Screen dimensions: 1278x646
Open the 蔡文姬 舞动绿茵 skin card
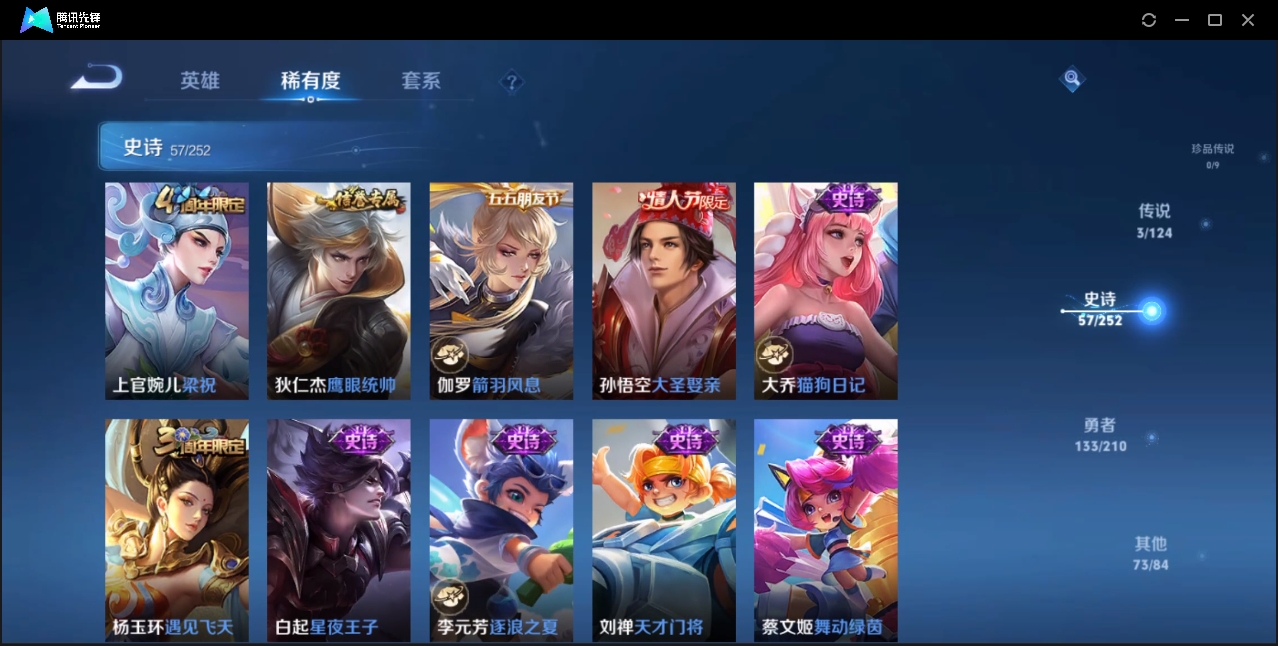[x=825, y=529]
